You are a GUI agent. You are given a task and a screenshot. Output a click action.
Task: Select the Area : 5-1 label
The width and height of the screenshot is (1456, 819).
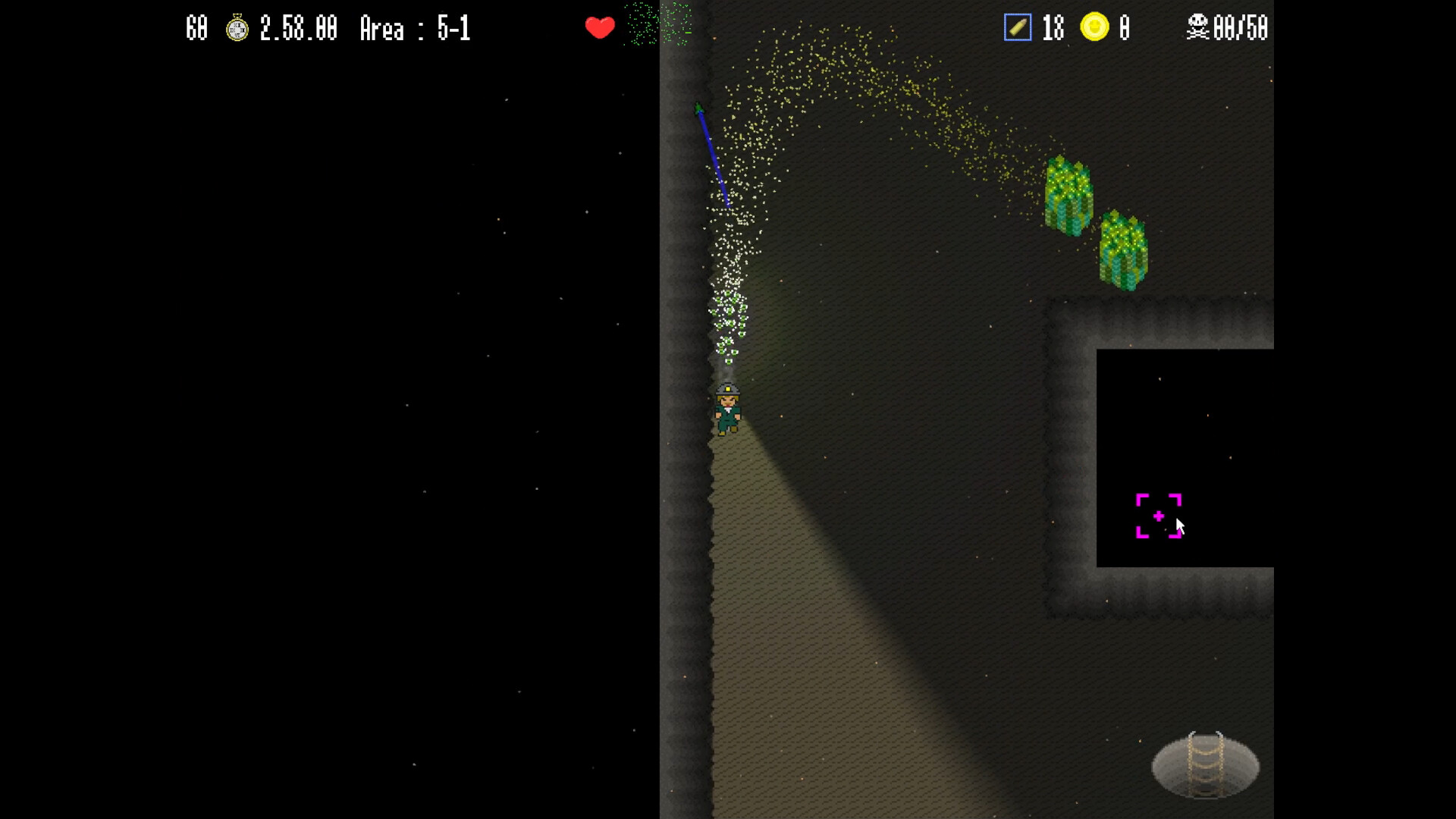(414, 29)
